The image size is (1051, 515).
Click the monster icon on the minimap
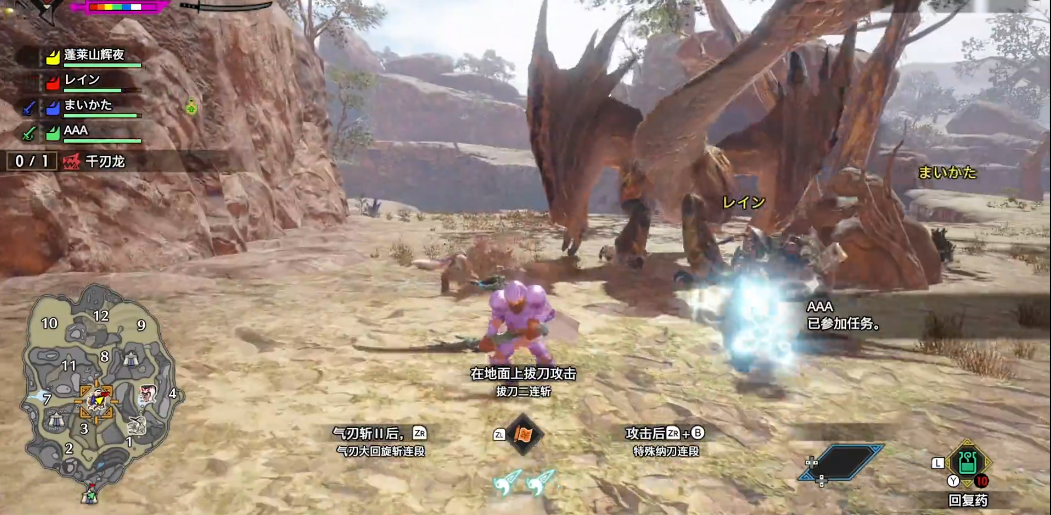pos(147,393)
